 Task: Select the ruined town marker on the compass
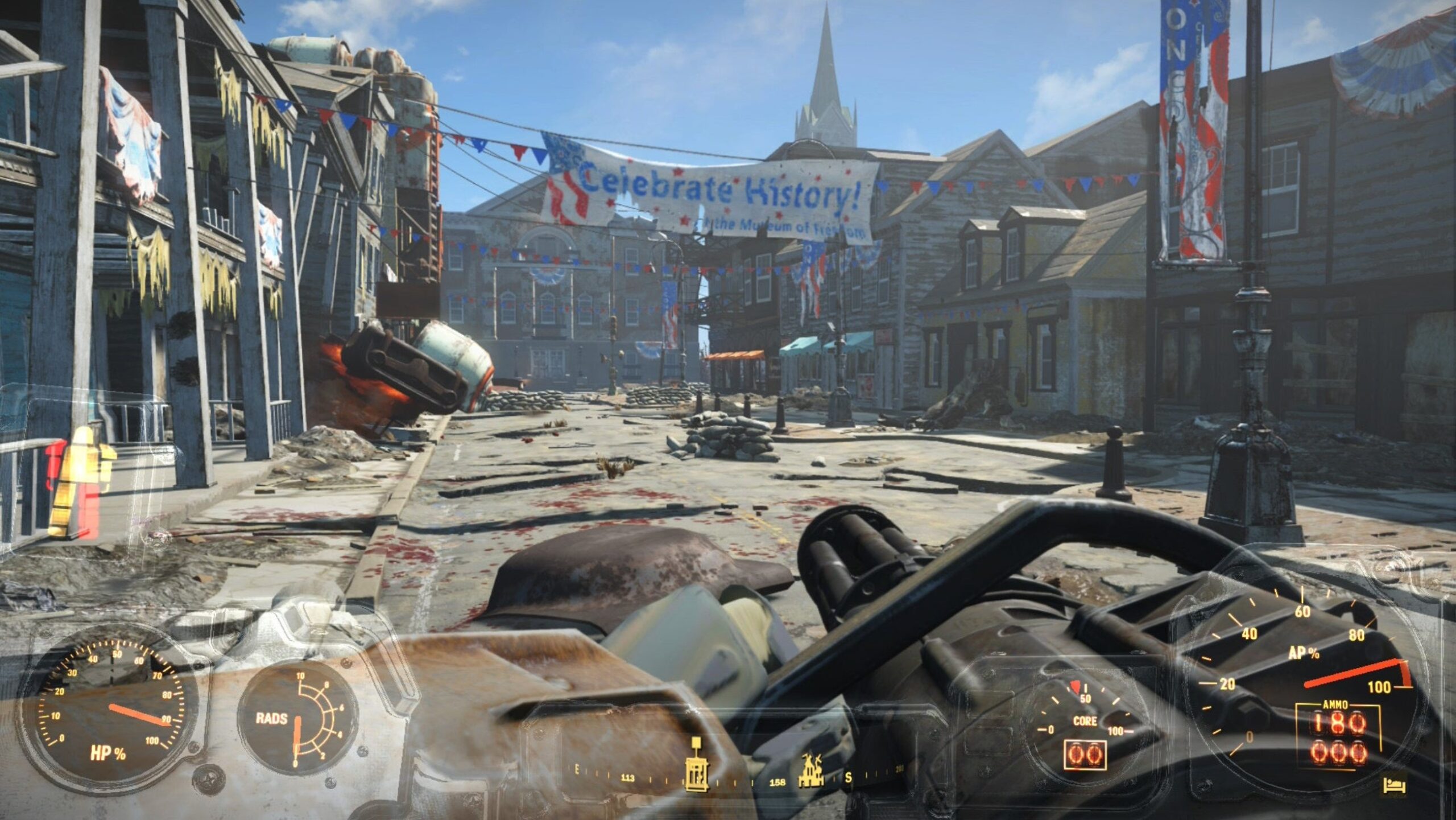point(810,772)
